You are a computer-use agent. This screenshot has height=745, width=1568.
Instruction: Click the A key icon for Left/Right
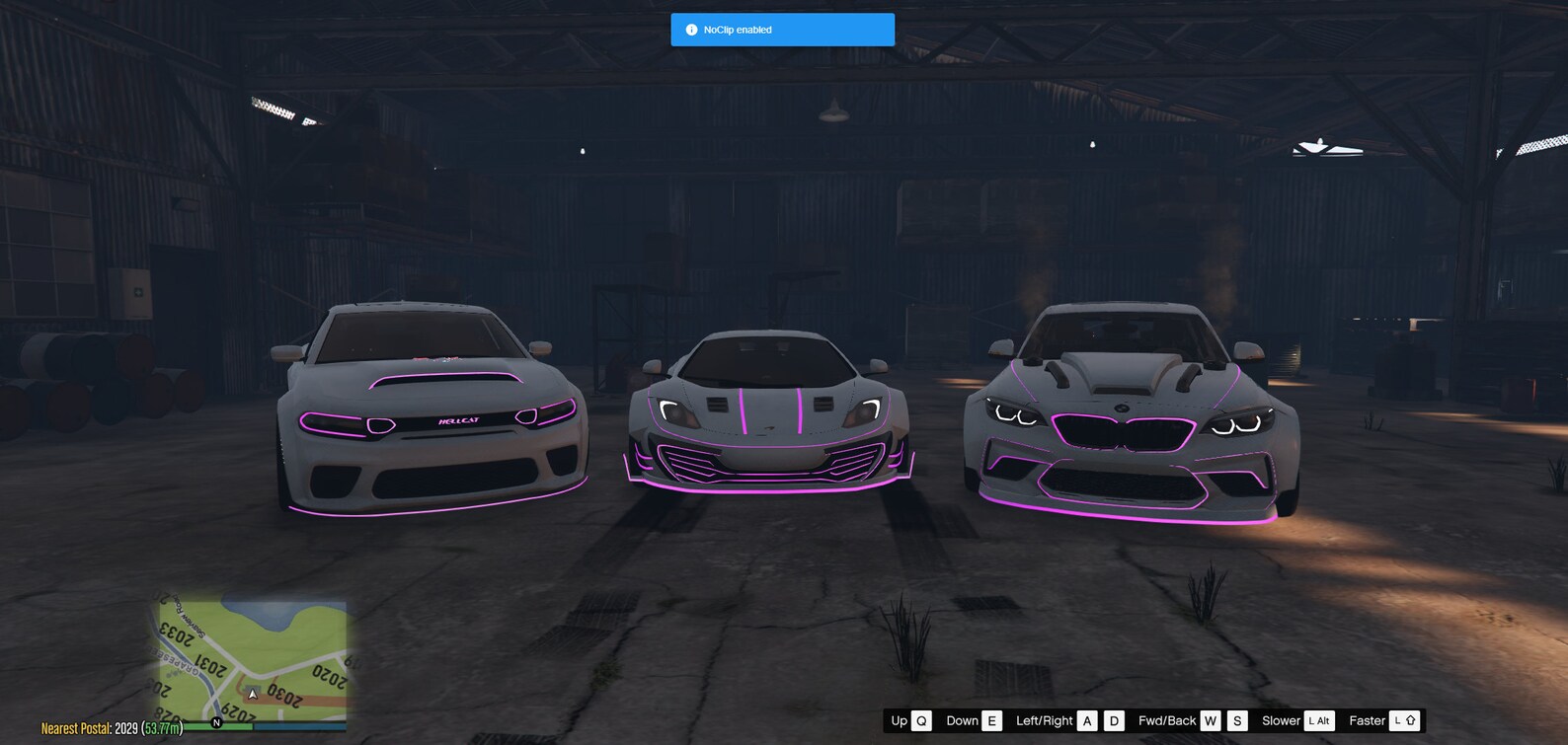tap(1087, 720)
